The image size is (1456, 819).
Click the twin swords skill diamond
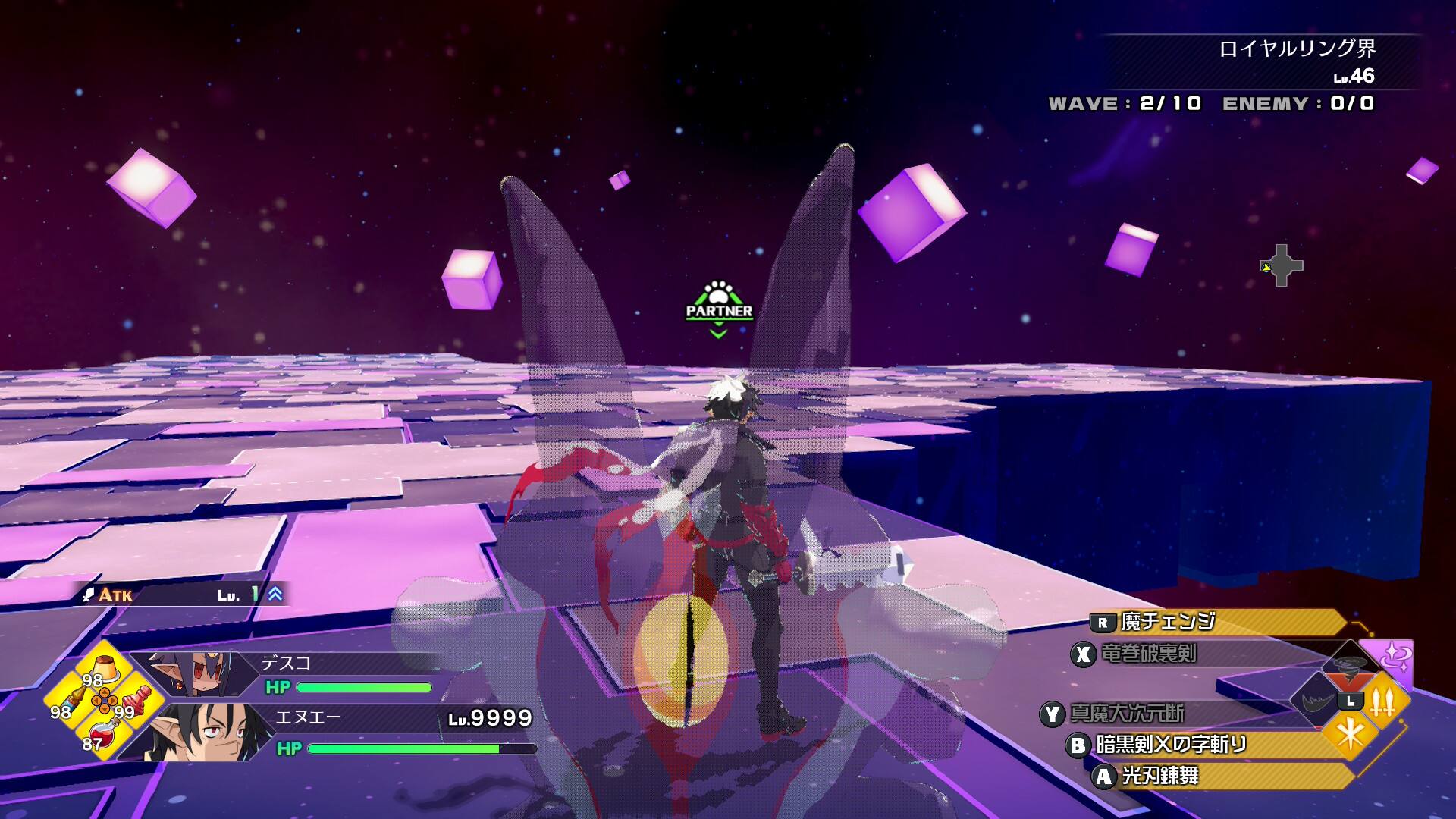pyautogui.click(x=1383, y=702)
